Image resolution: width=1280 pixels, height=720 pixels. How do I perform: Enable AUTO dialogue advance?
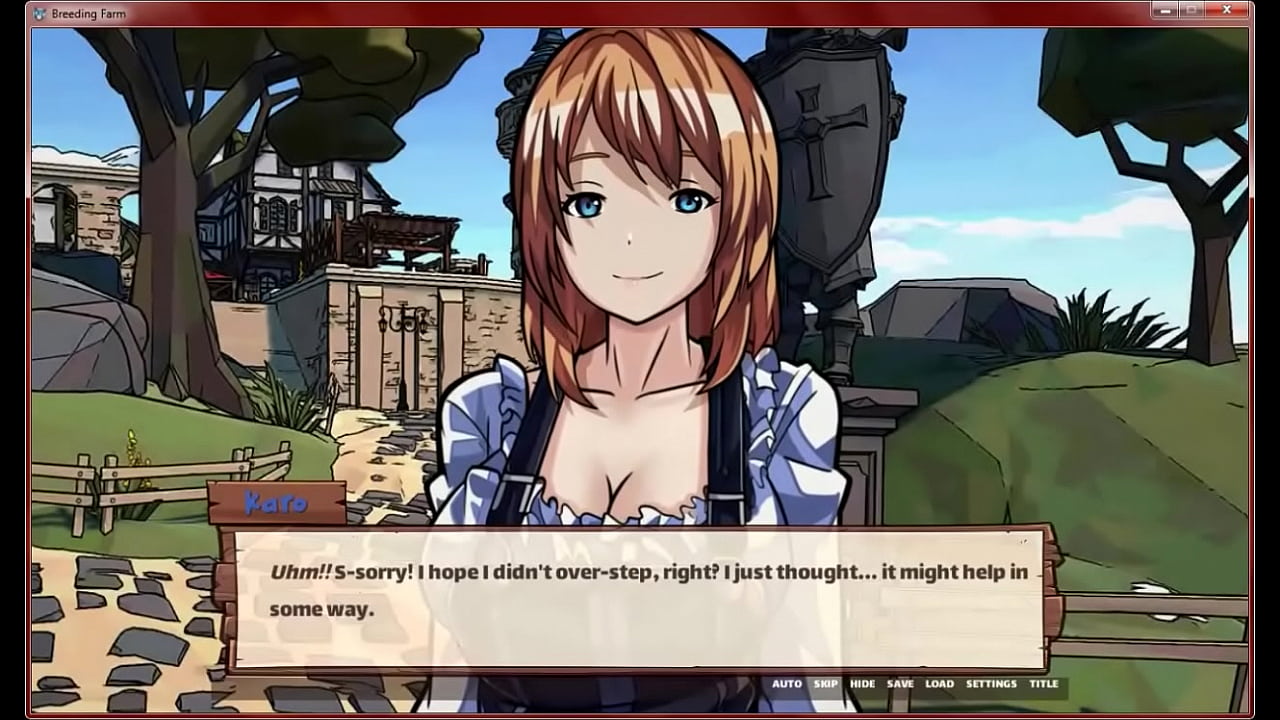point(786,684)
